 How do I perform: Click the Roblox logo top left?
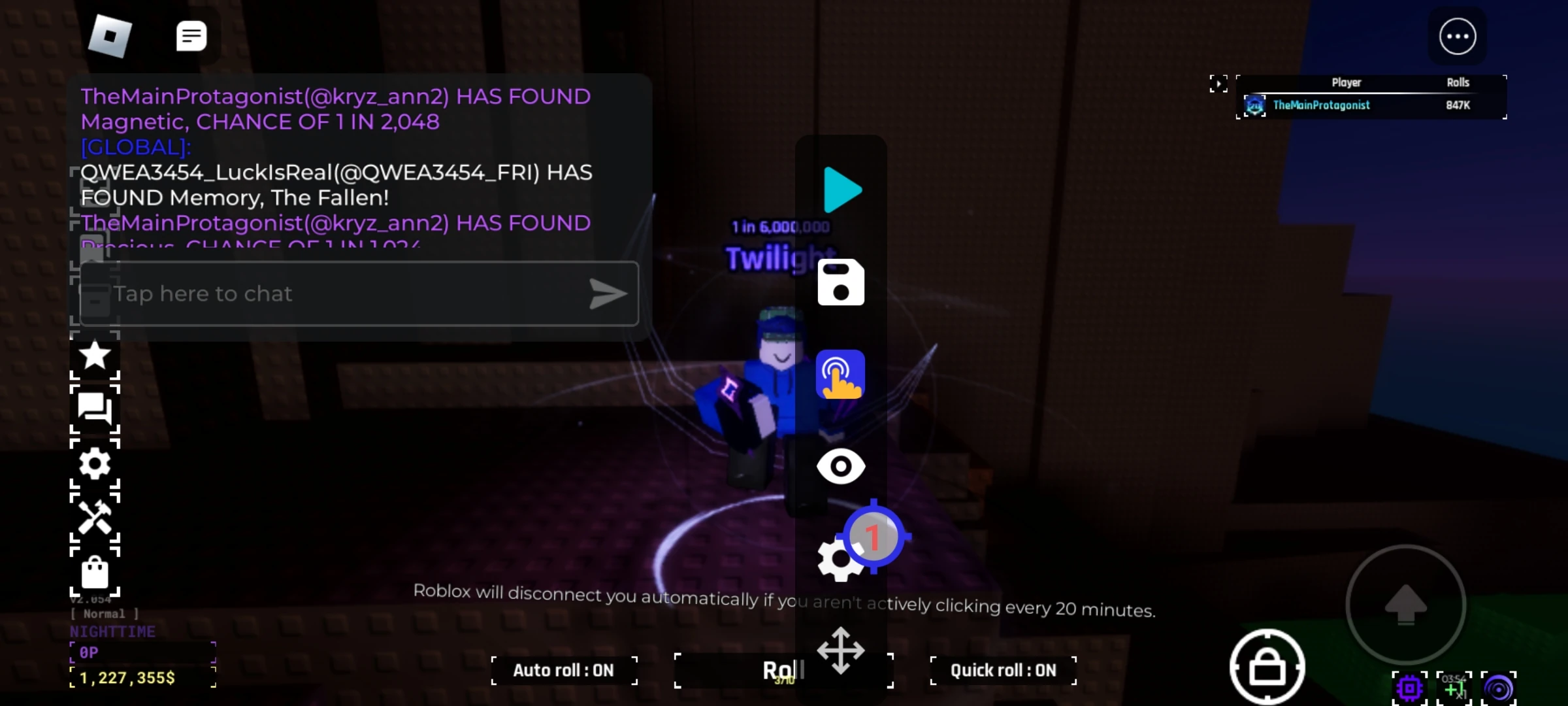pos(110,36)
